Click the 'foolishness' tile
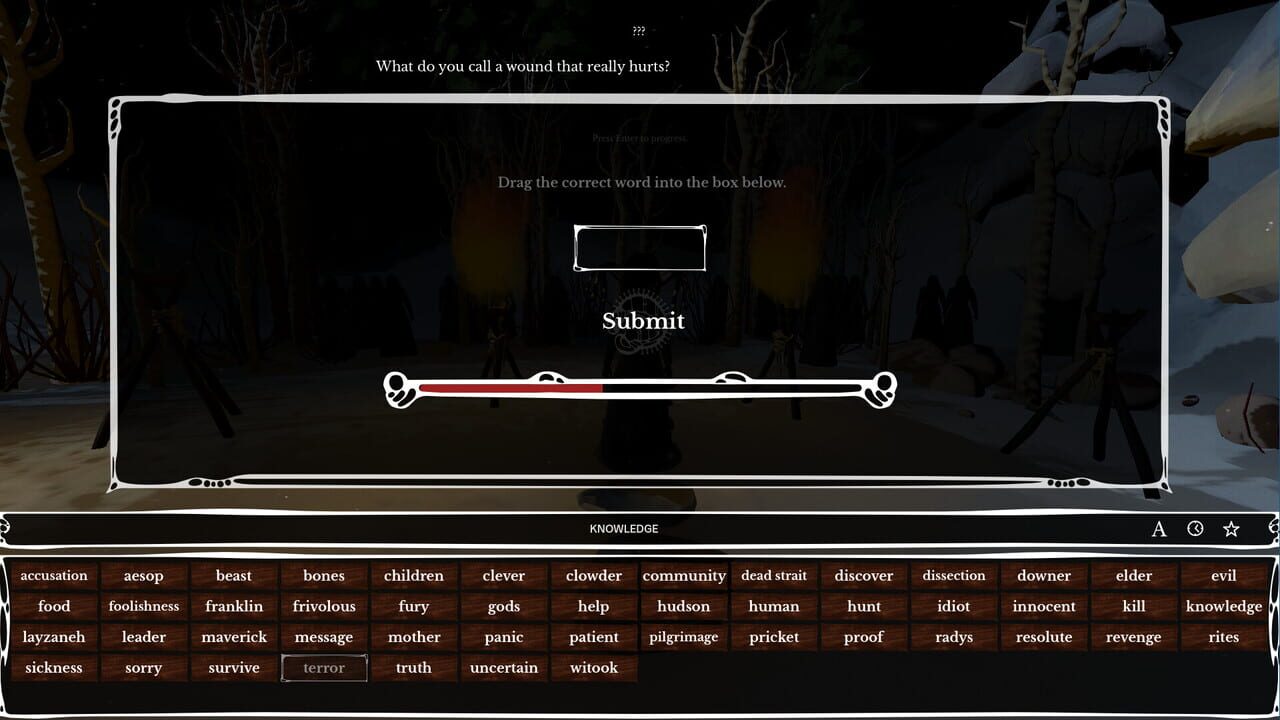Viewport: 1280px width, 720px height. [x=143, y=606]
